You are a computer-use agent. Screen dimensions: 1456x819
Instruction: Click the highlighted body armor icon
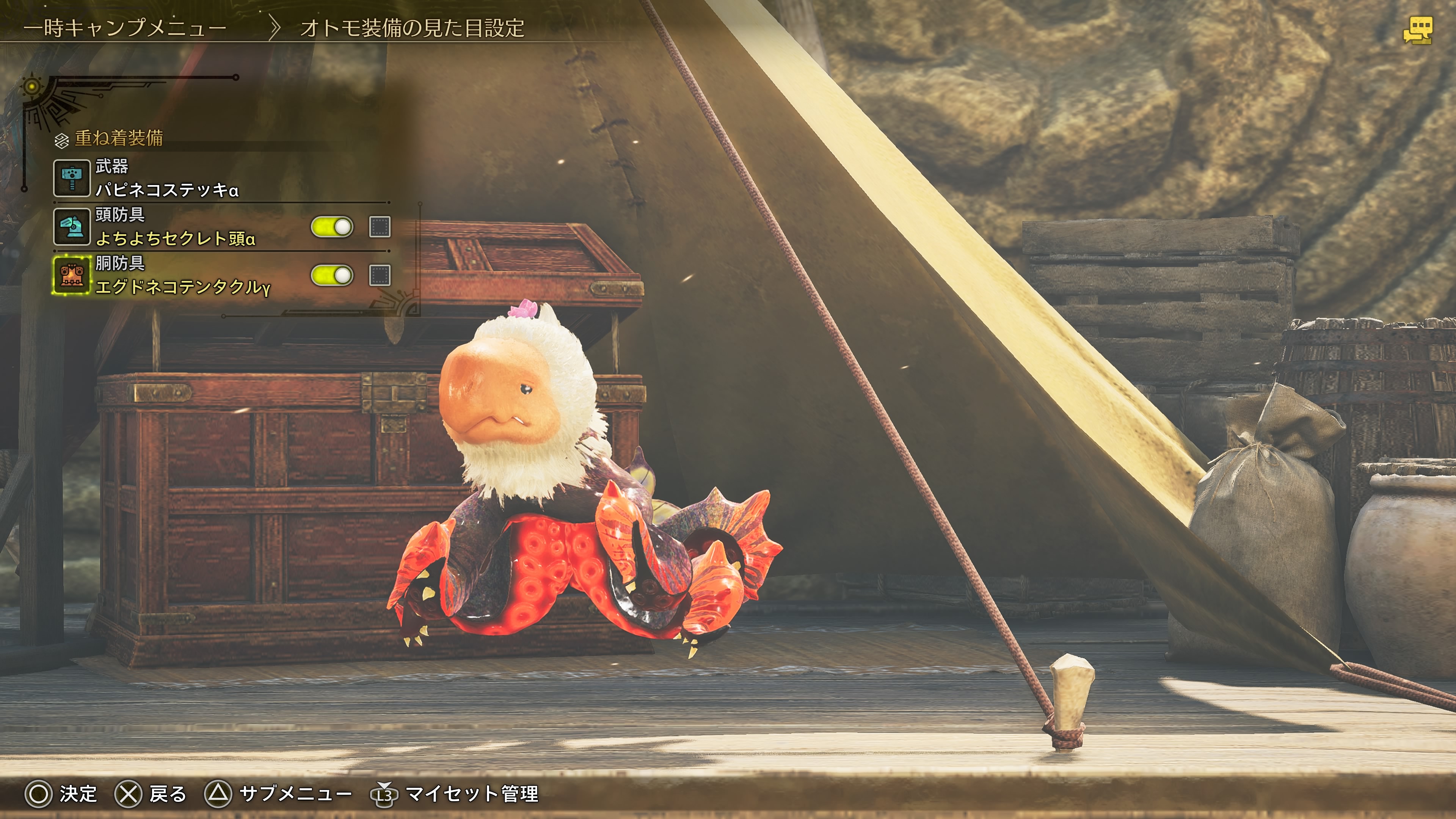click(x=72, y=275)
